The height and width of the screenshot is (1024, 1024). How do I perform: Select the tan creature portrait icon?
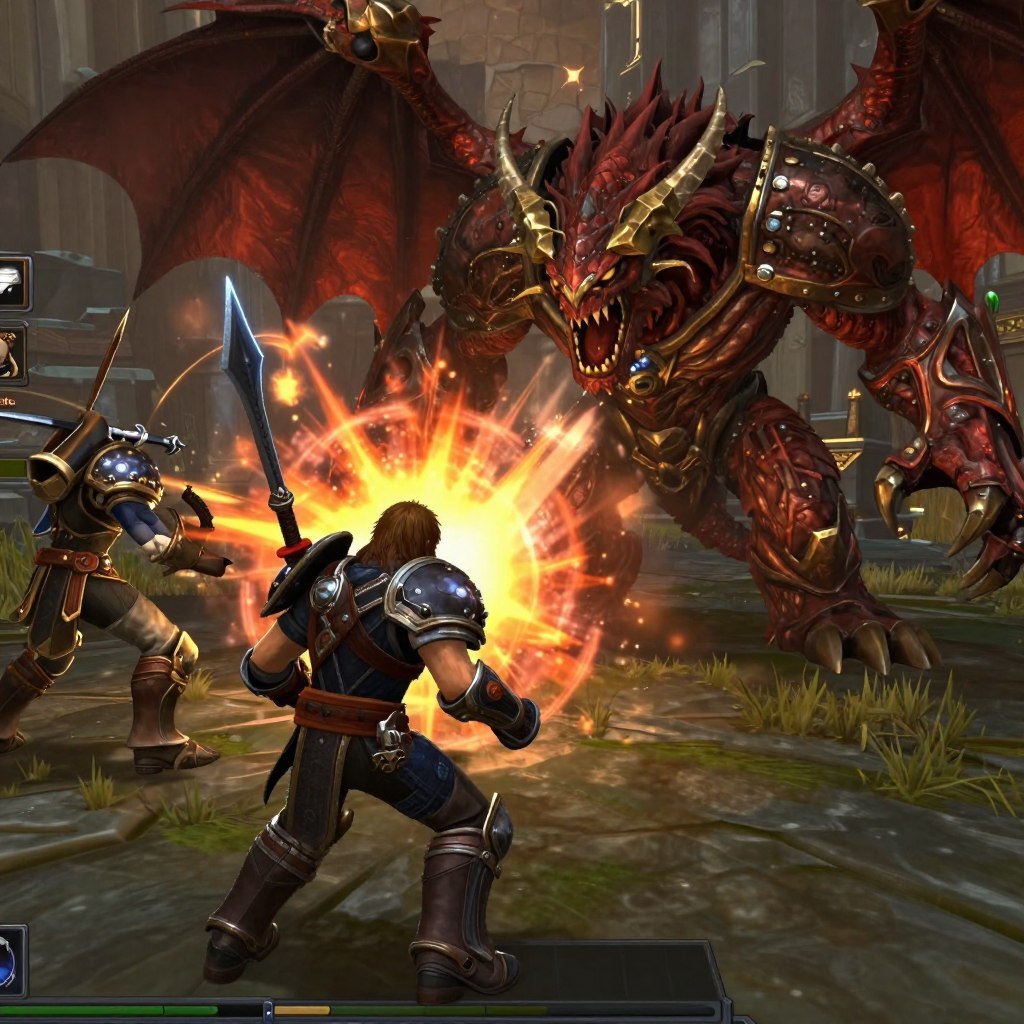point(10,353)
